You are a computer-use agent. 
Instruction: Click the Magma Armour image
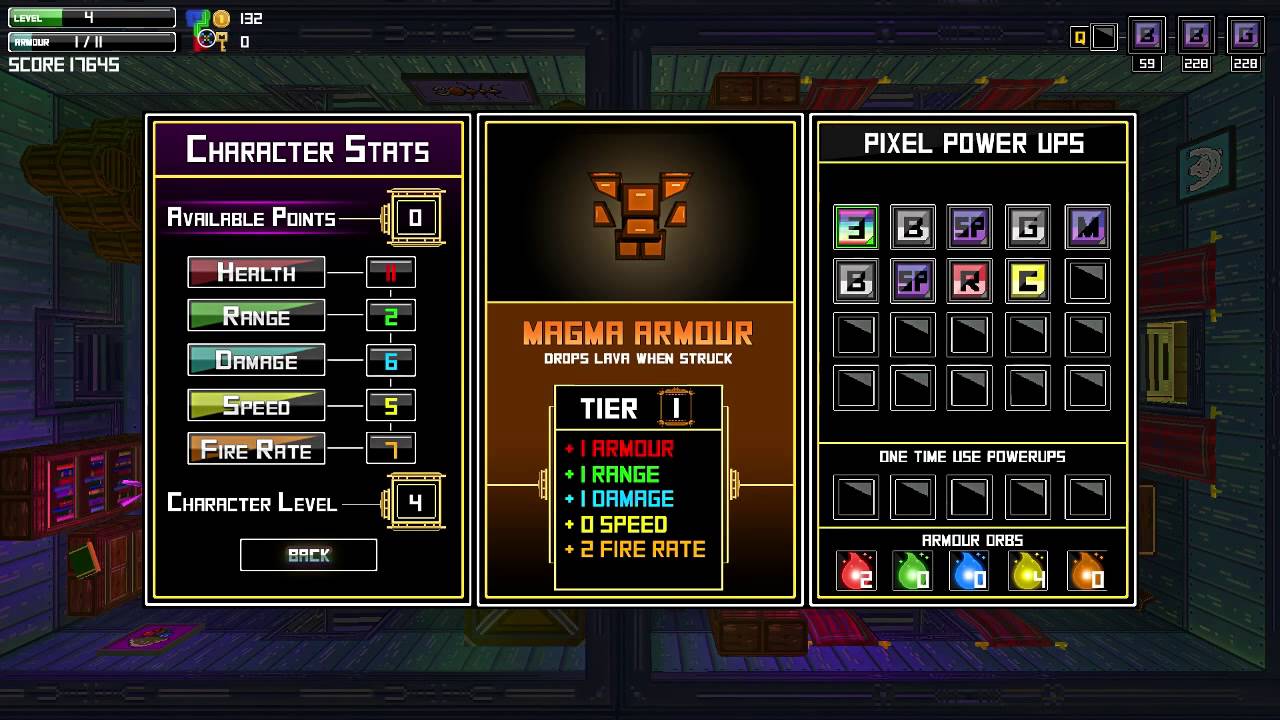(x=639, y=214)
